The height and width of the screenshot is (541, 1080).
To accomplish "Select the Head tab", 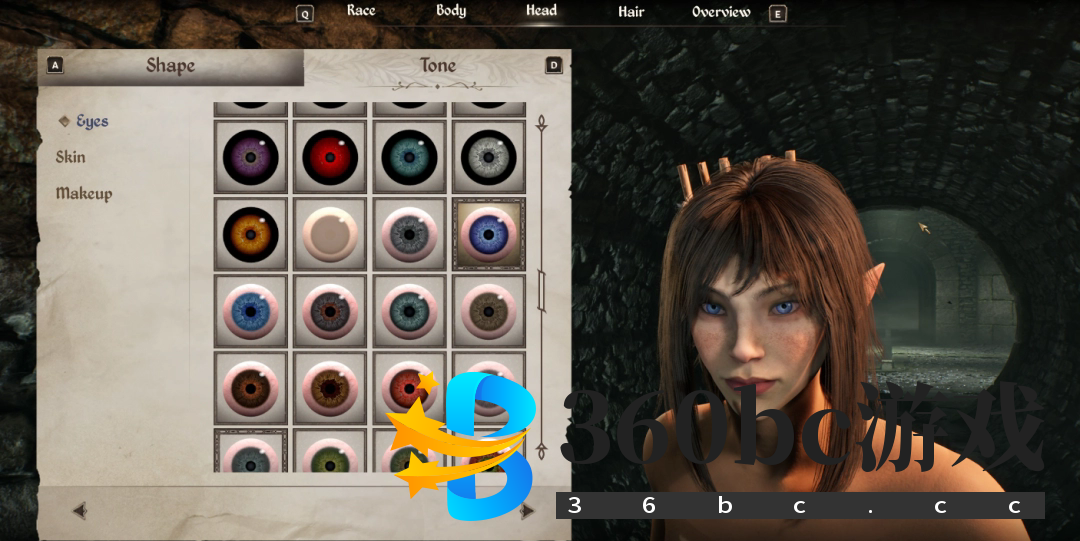I will pyautogui.click(x=541, y=11).
